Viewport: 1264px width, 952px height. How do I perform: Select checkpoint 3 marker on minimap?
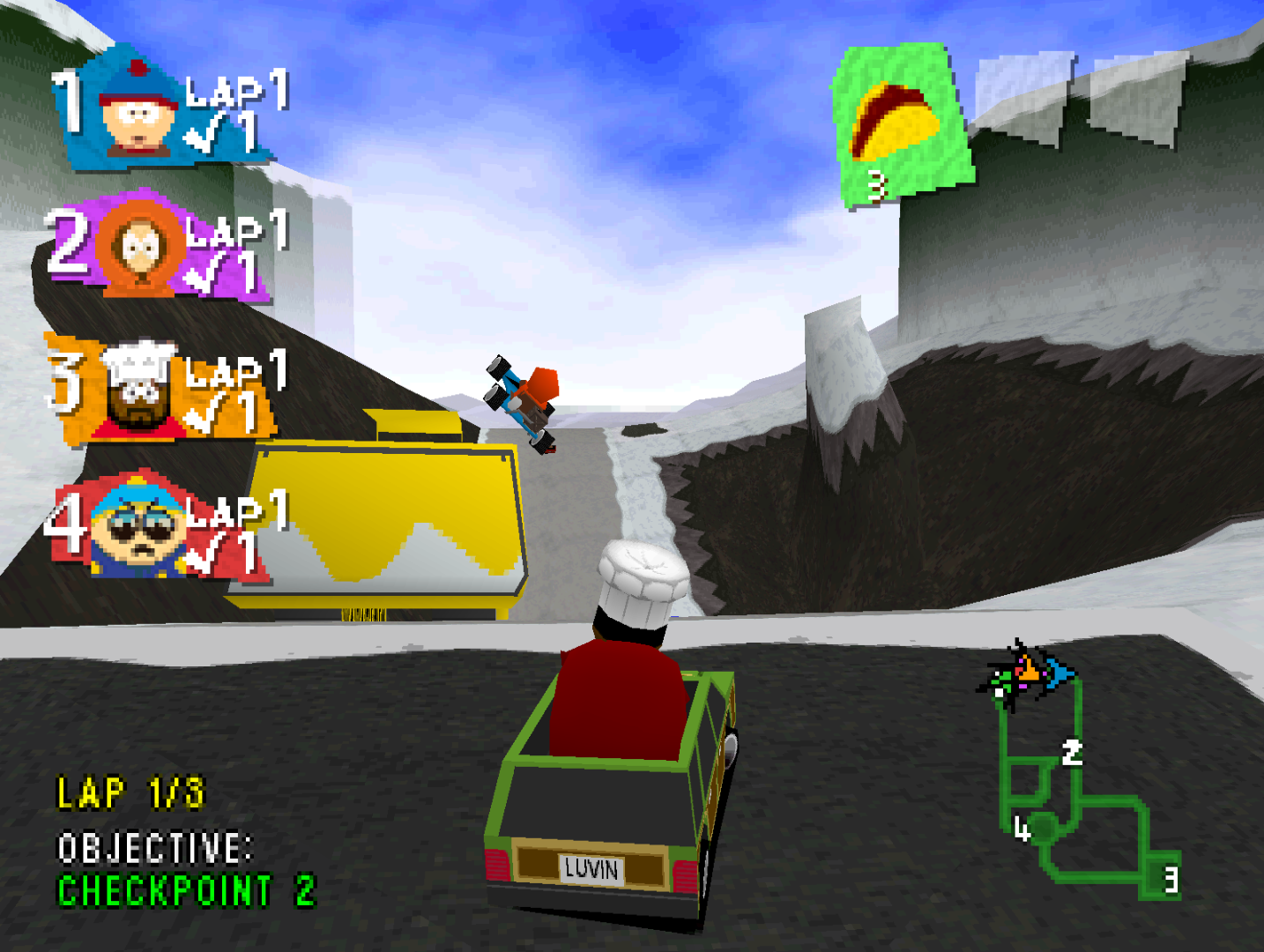click(1170, 880)
